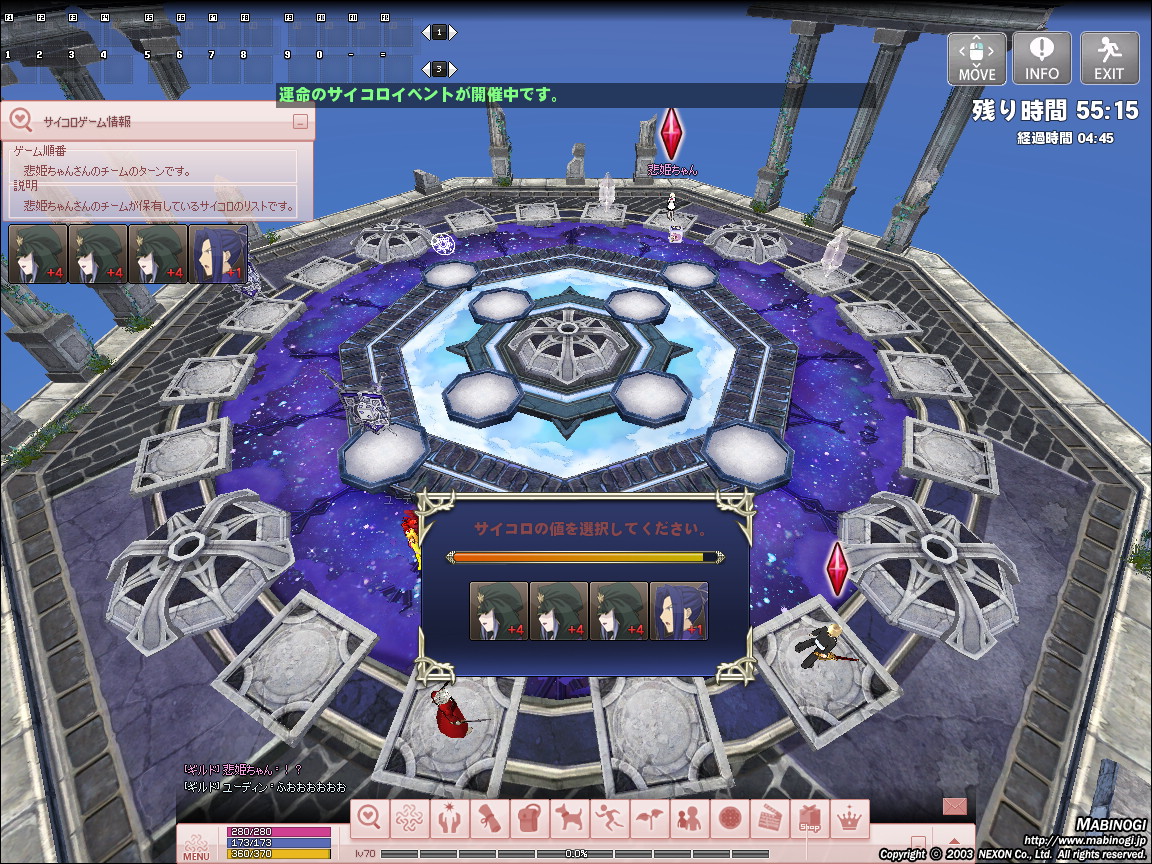The width and height of the screenshot is (1152, 864).
Task: Select the running figure action icon
Action: (x=609, y=819)
